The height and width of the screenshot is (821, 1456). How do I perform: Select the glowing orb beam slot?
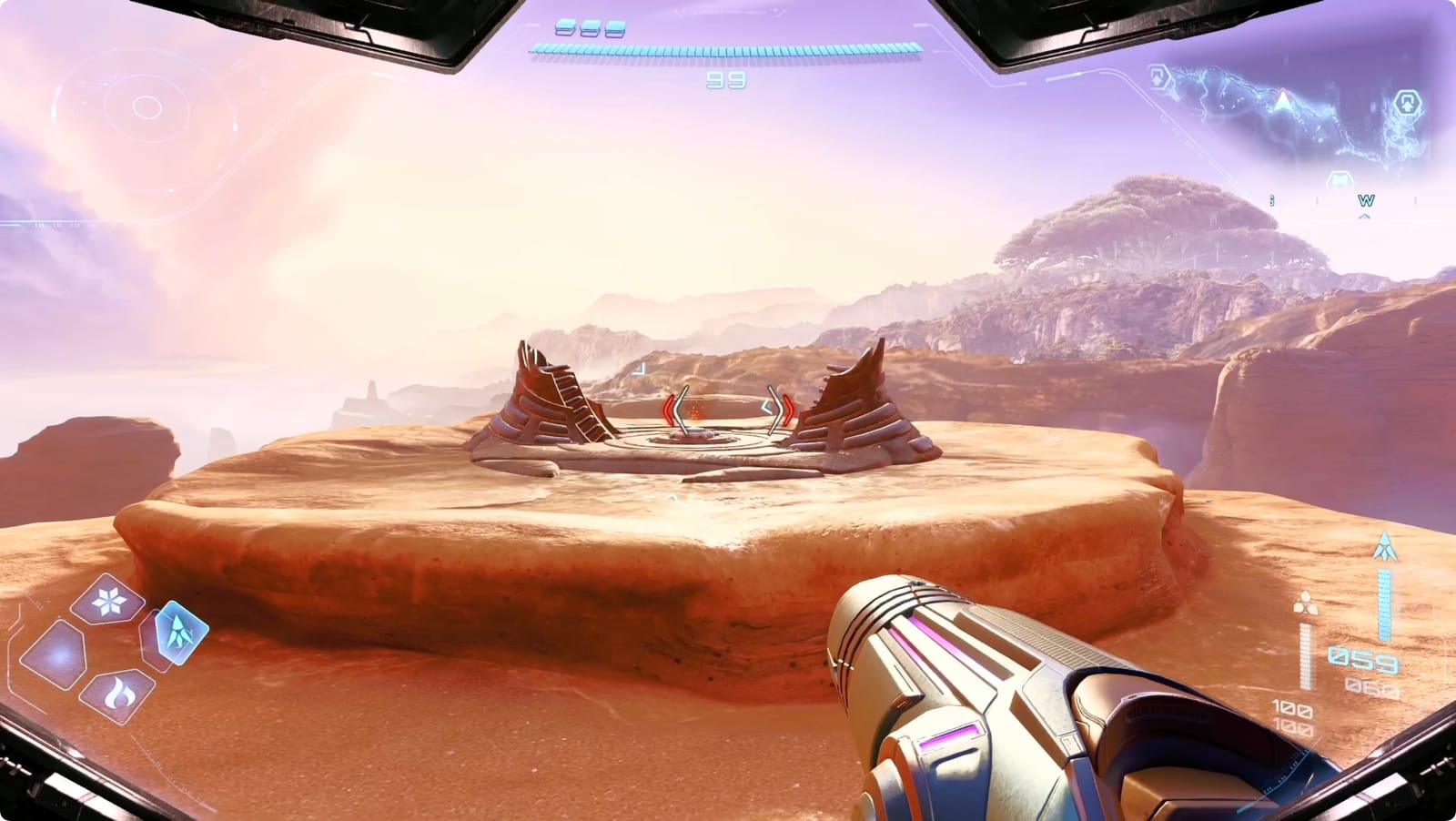[x=58, y=654]
